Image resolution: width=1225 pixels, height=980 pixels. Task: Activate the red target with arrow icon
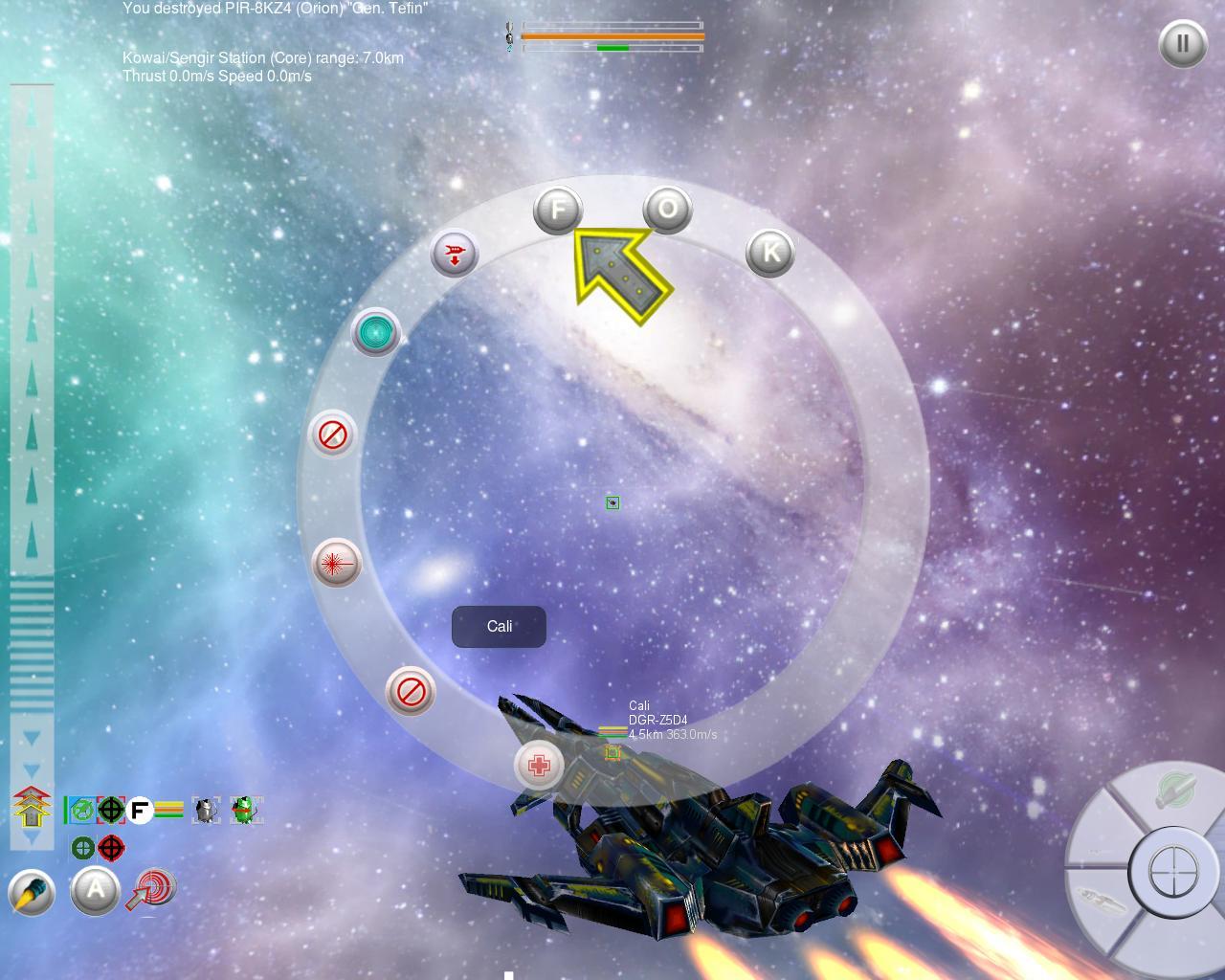pyautogui.click(x=151, y=889)
